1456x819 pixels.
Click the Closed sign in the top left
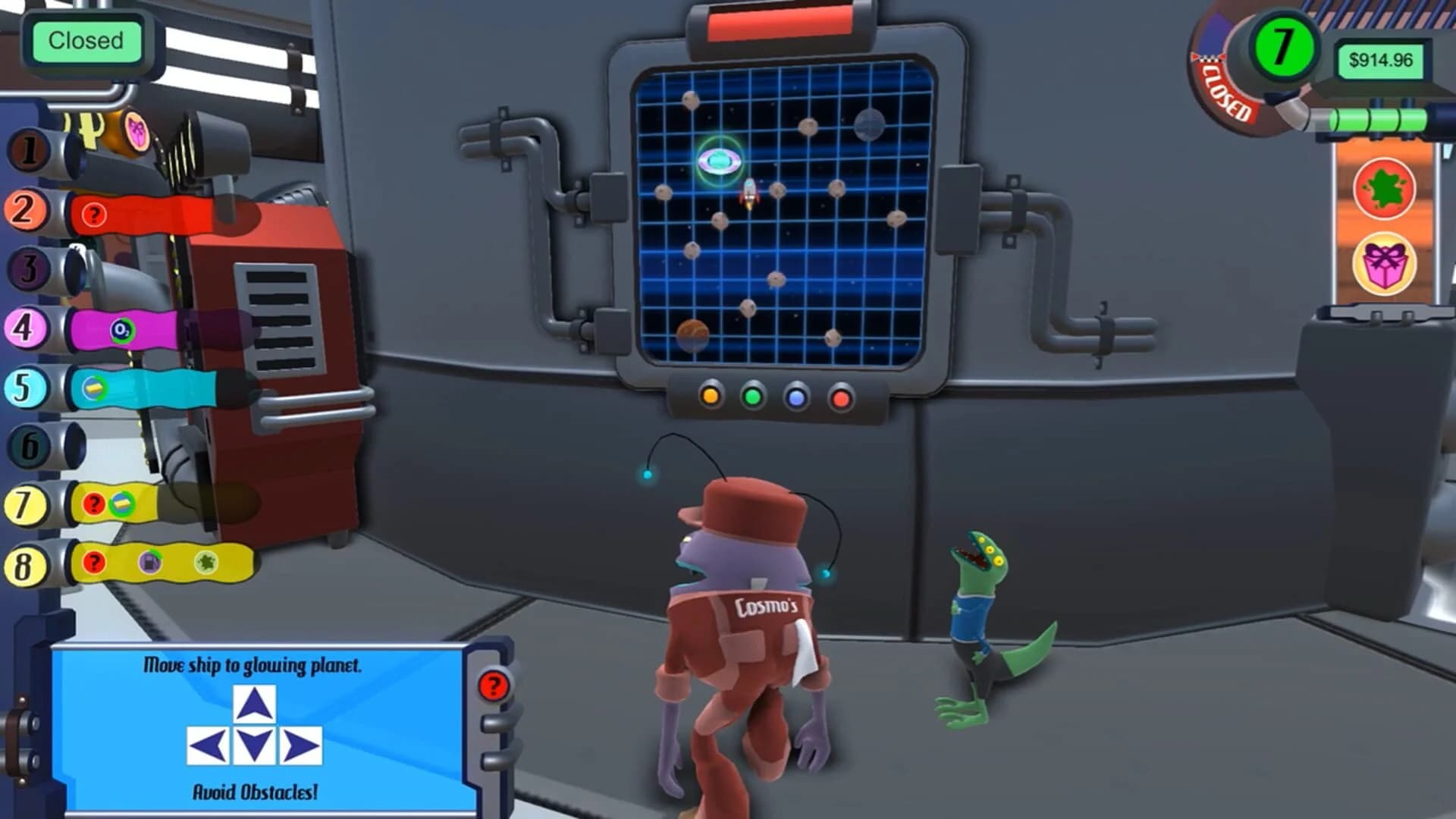point(86,41)
